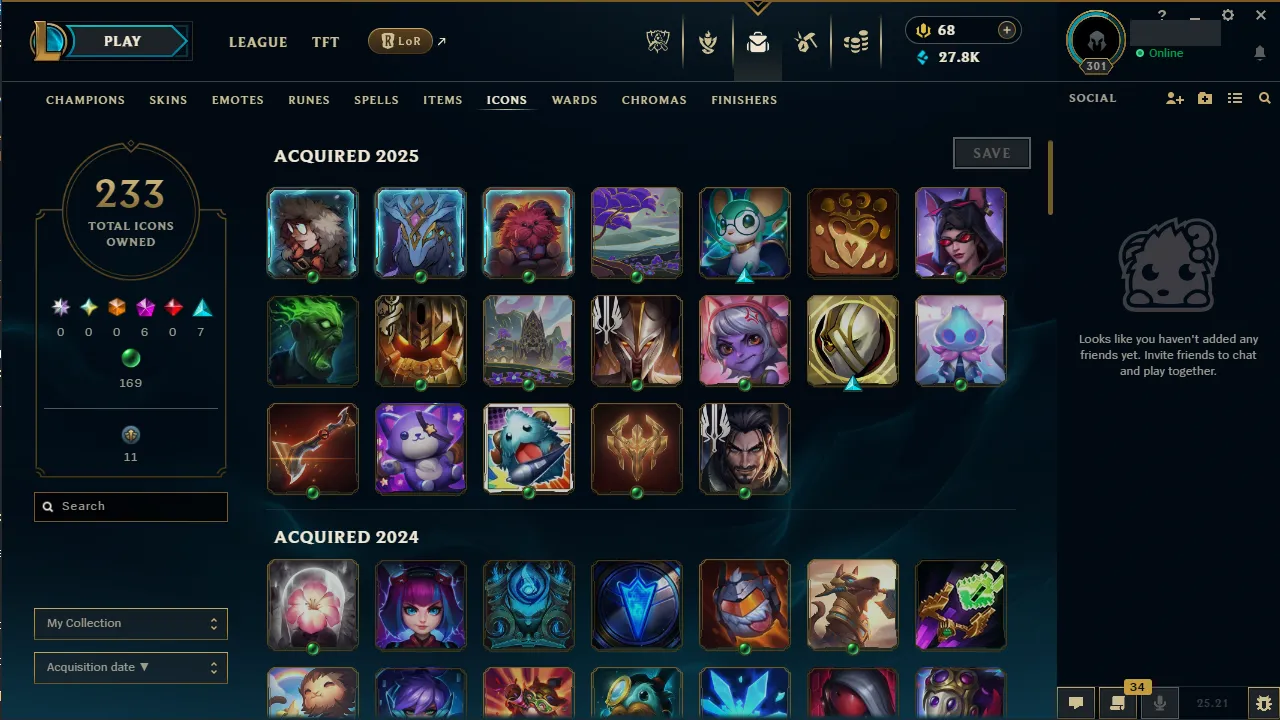
Task: Open friends search in Social panel
Action: click(x=1265, y=98)
